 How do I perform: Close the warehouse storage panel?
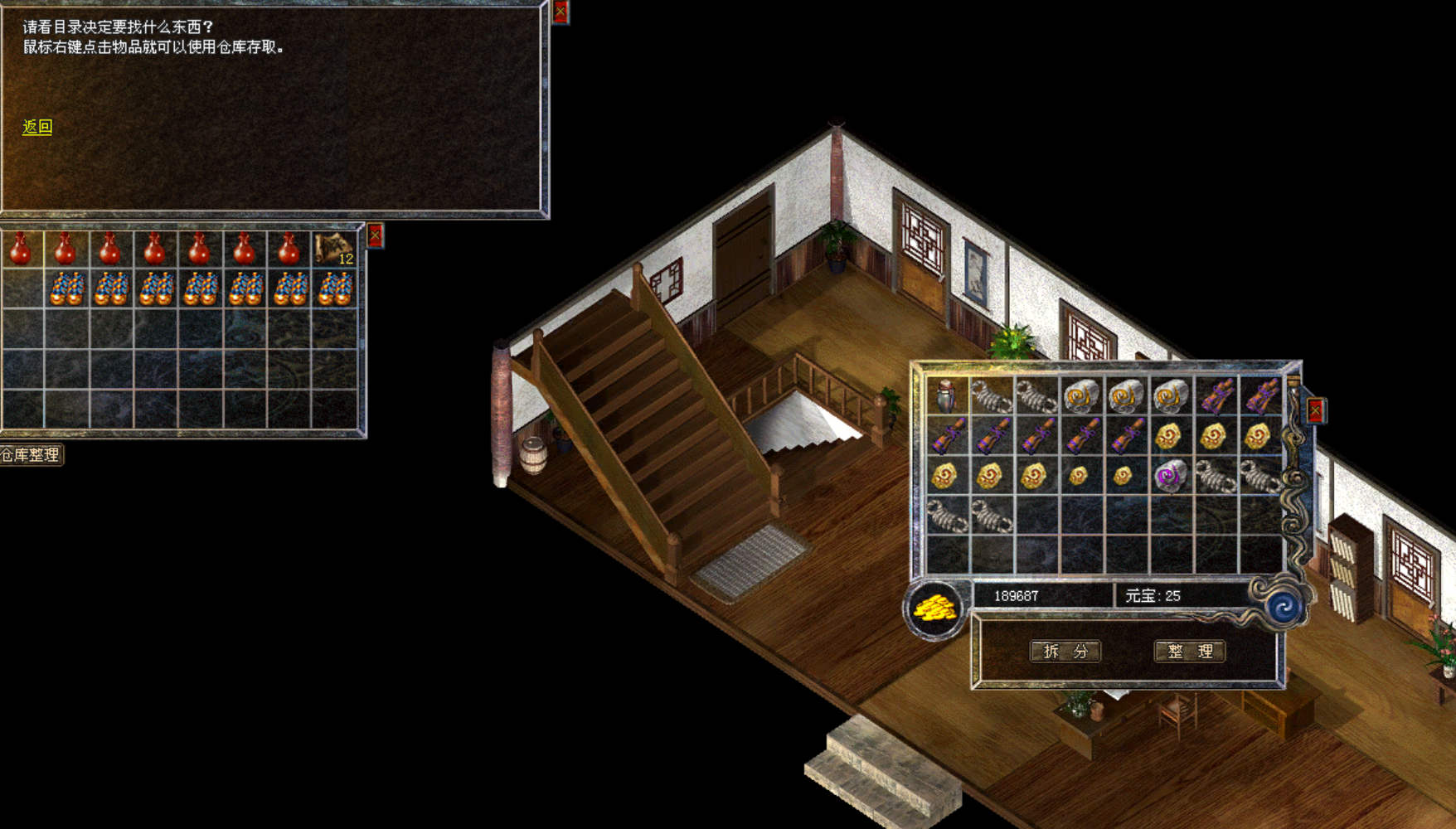[376, 236]
